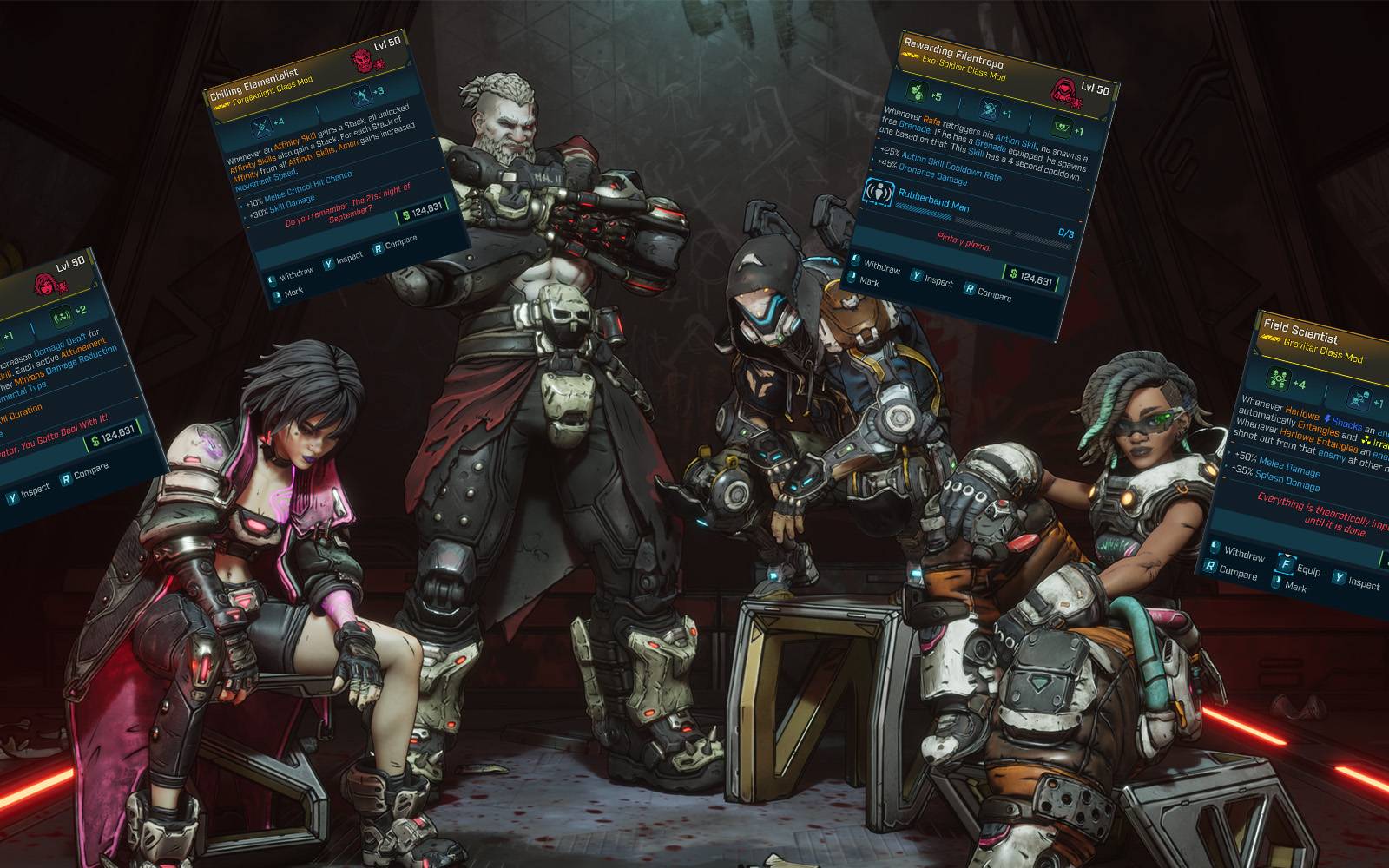The image size is (1389, 868).
Task: Select the Field Scientist class mod card
Action: pyautogui.click(x=1302, y=451)
